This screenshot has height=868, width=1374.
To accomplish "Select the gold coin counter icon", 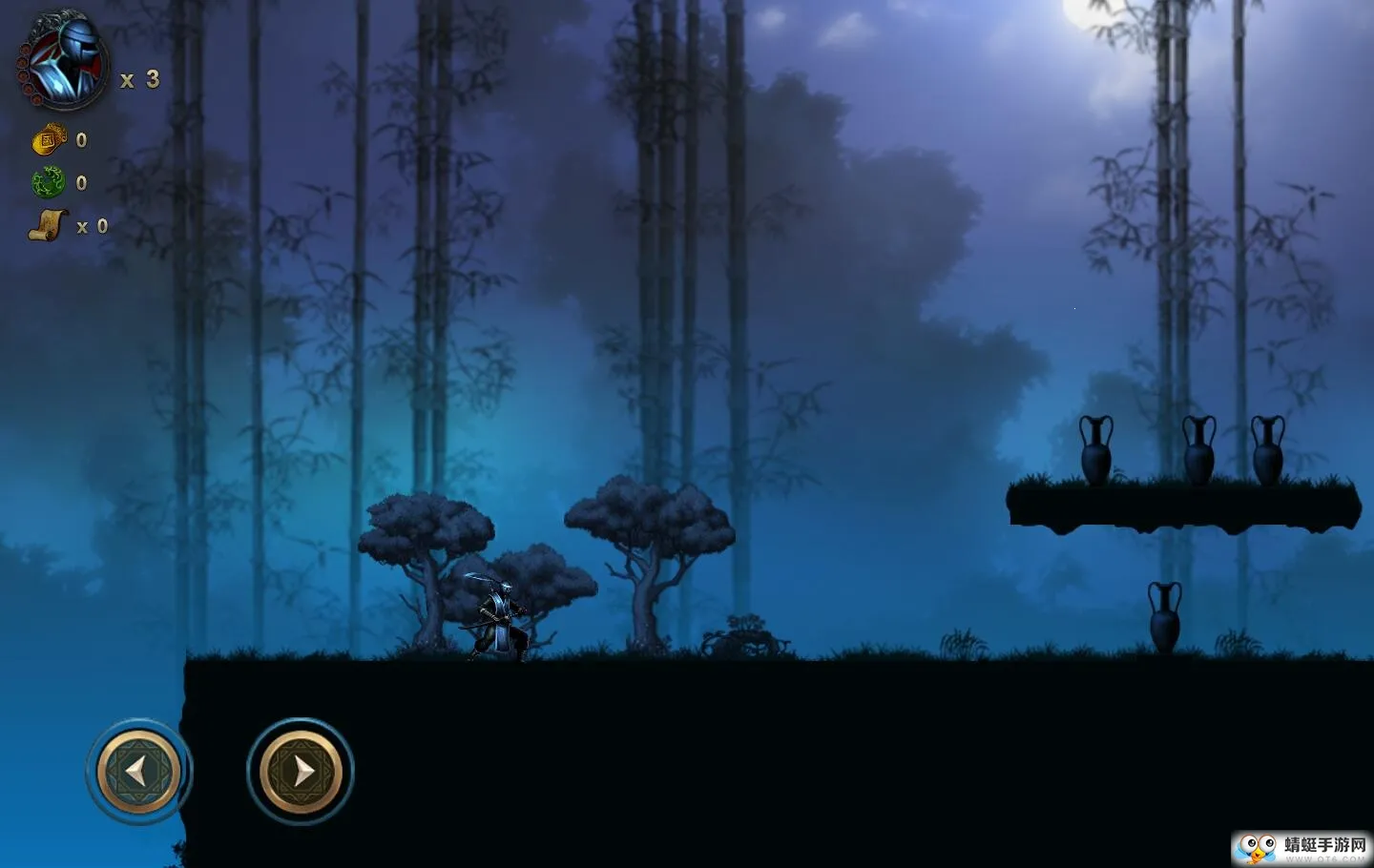I will pos(47,139).
